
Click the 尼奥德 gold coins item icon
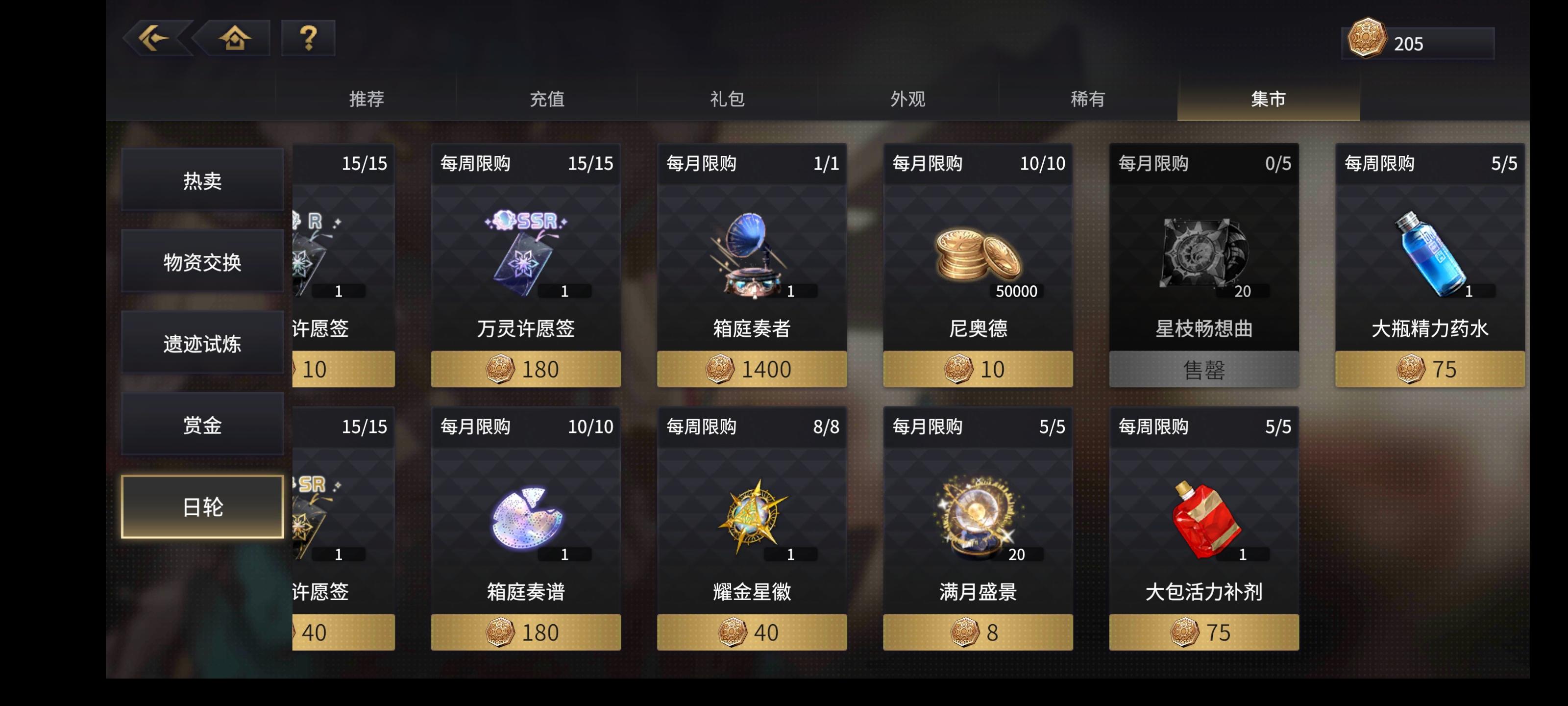click(977, 256)
